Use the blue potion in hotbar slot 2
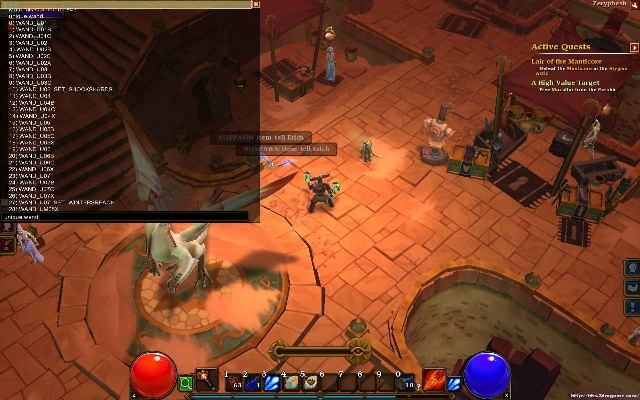 tap(254, 382)
